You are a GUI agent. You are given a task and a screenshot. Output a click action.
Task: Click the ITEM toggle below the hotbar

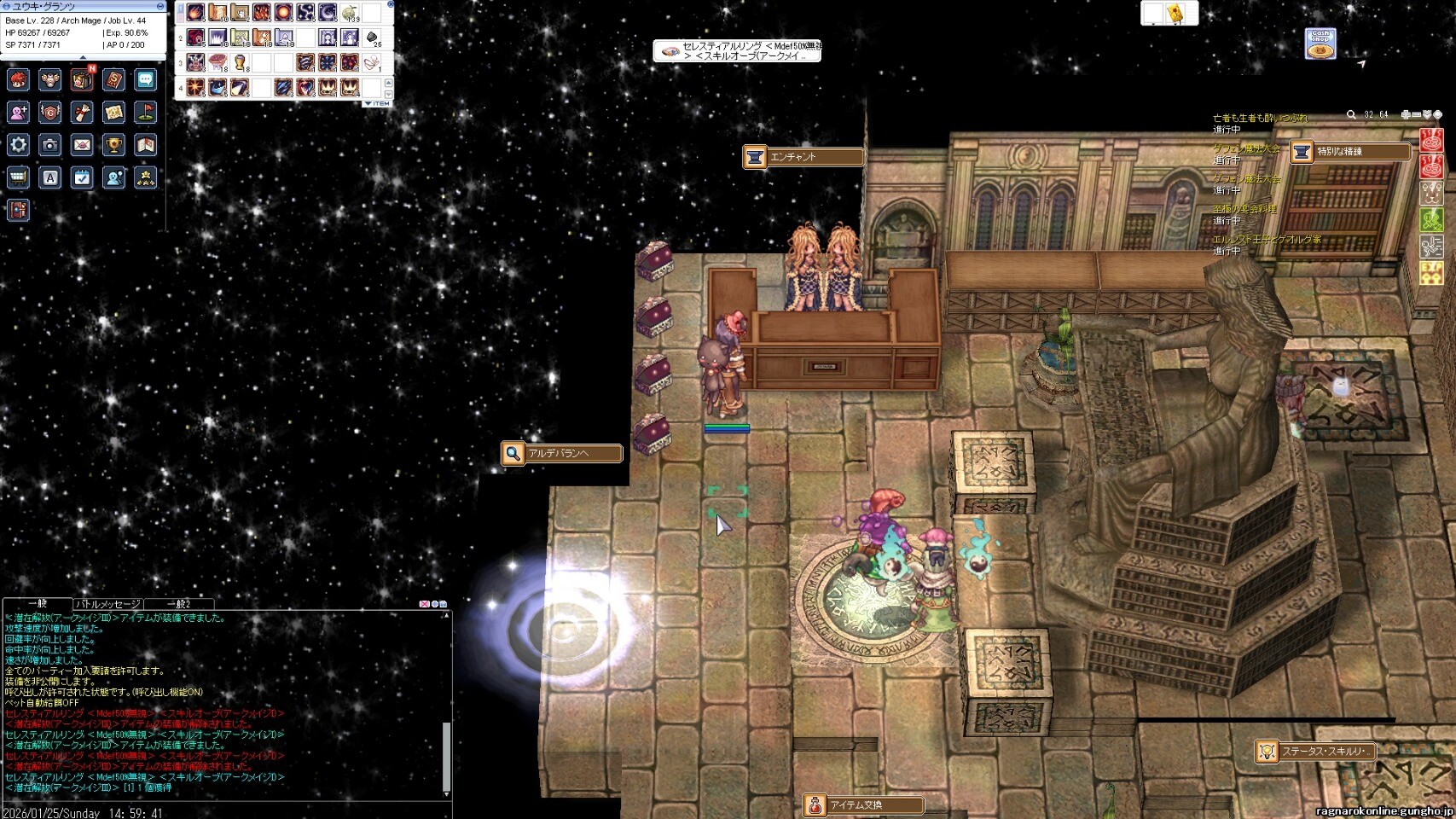(x=378, y=103)
